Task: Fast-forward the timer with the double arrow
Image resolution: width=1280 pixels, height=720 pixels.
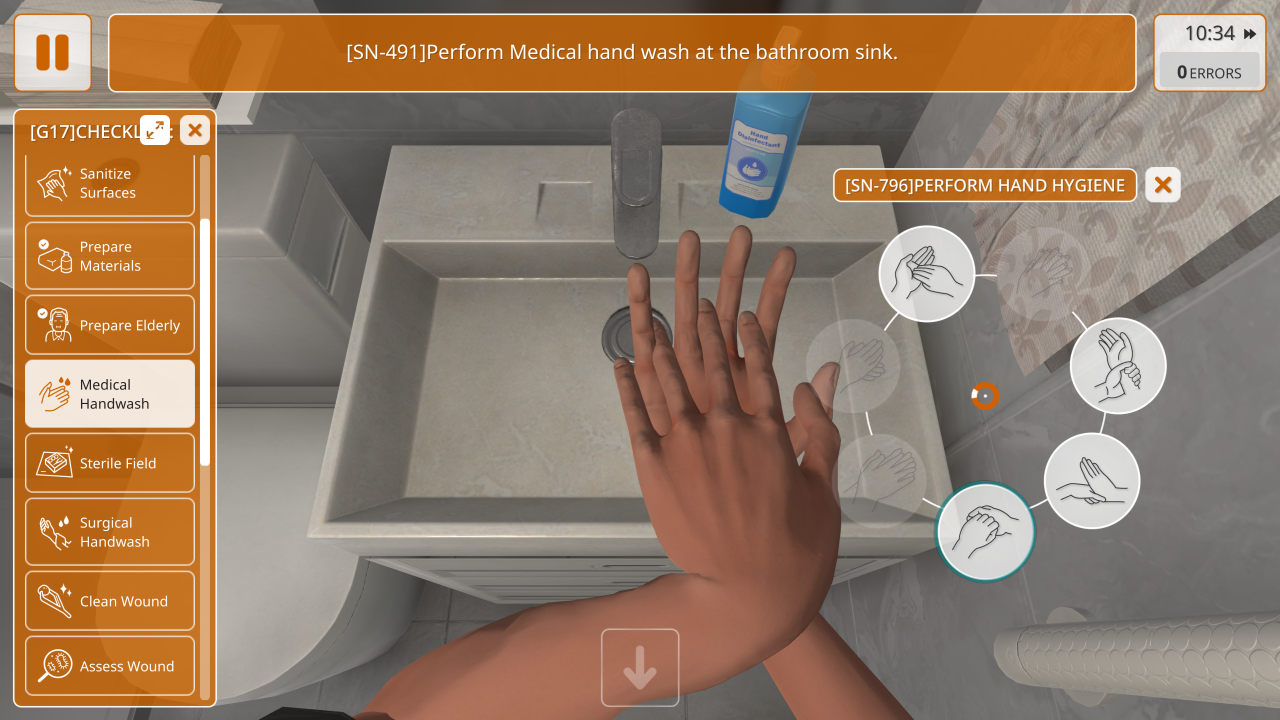Action: coord(1250,34)
